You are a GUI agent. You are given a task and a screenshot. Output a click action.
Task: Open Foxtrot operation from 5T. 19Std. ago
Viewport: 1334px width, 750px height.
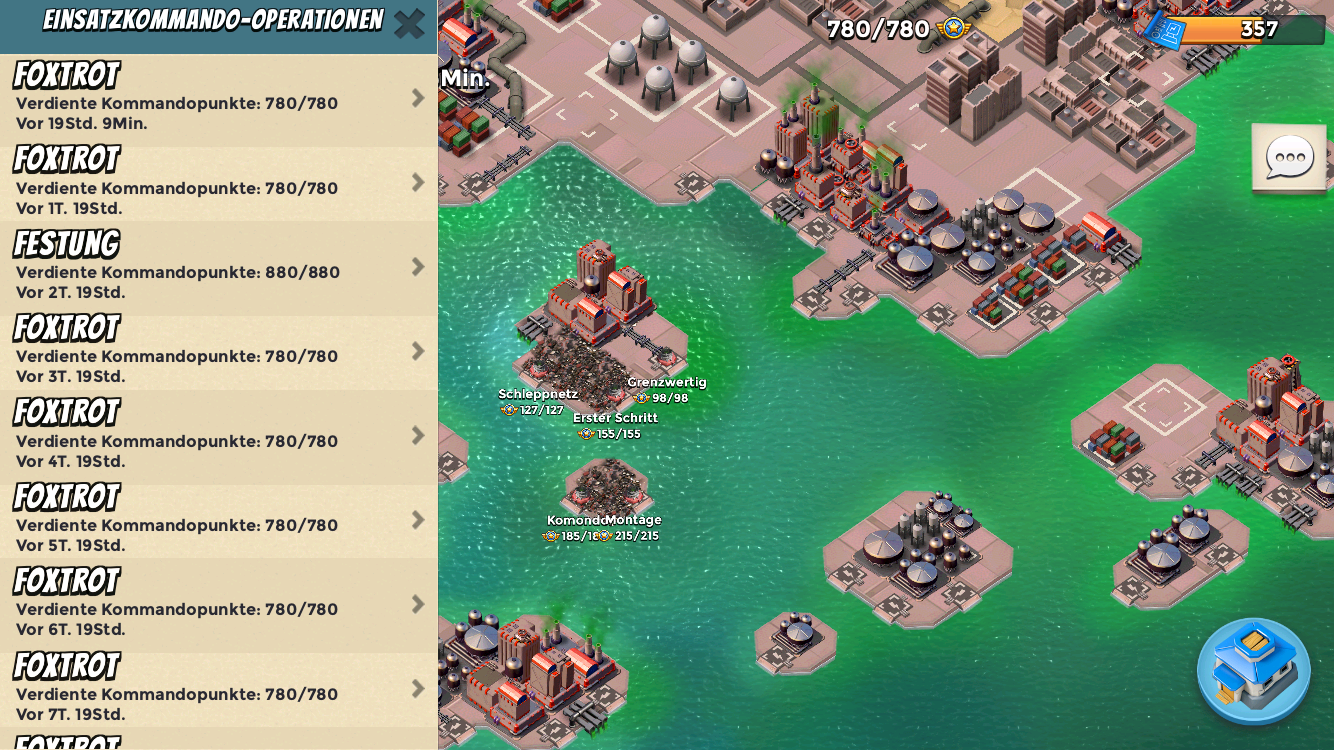coord(218,521)
